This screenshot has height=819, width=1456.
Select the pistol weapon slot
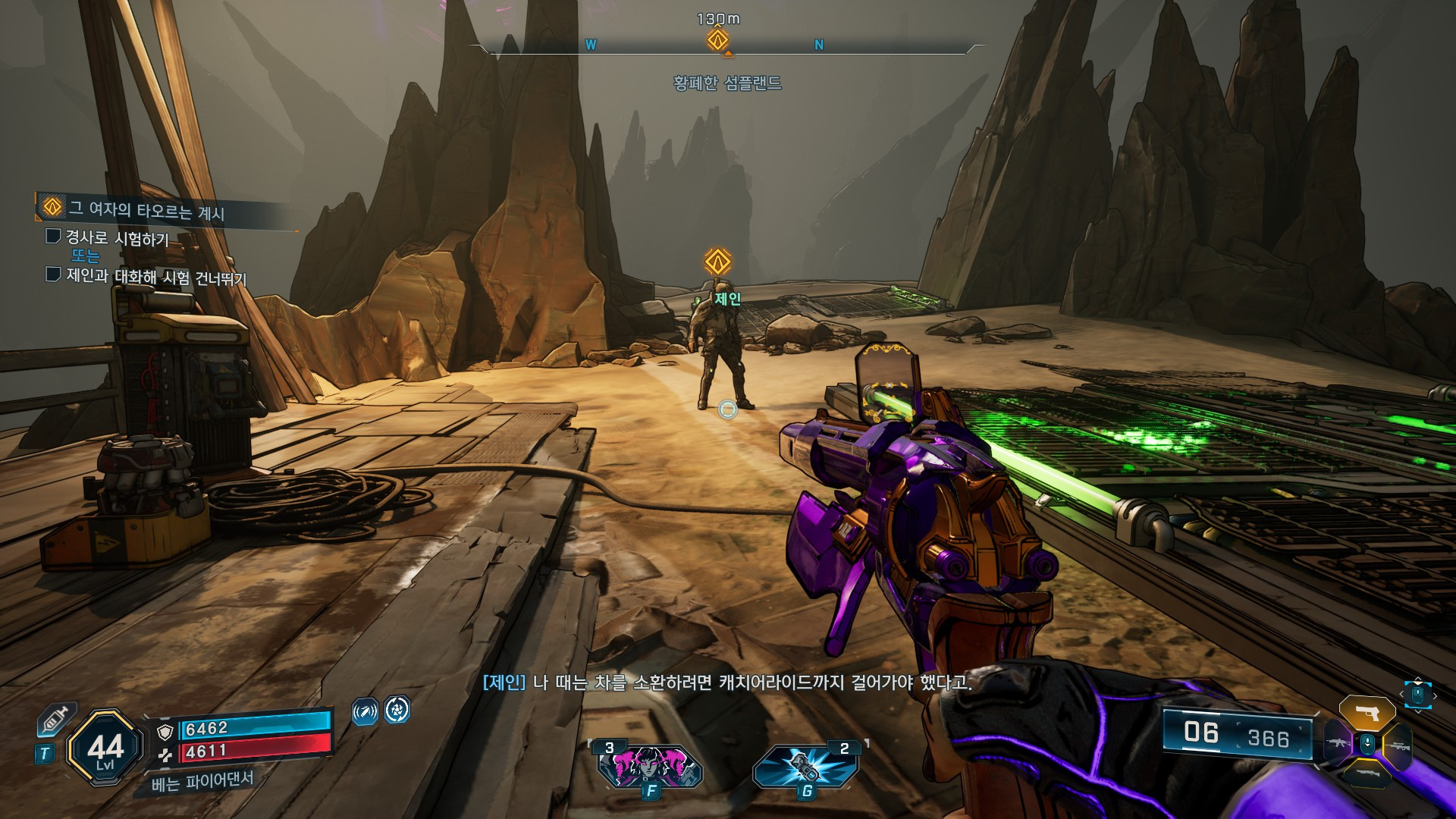1367,714
